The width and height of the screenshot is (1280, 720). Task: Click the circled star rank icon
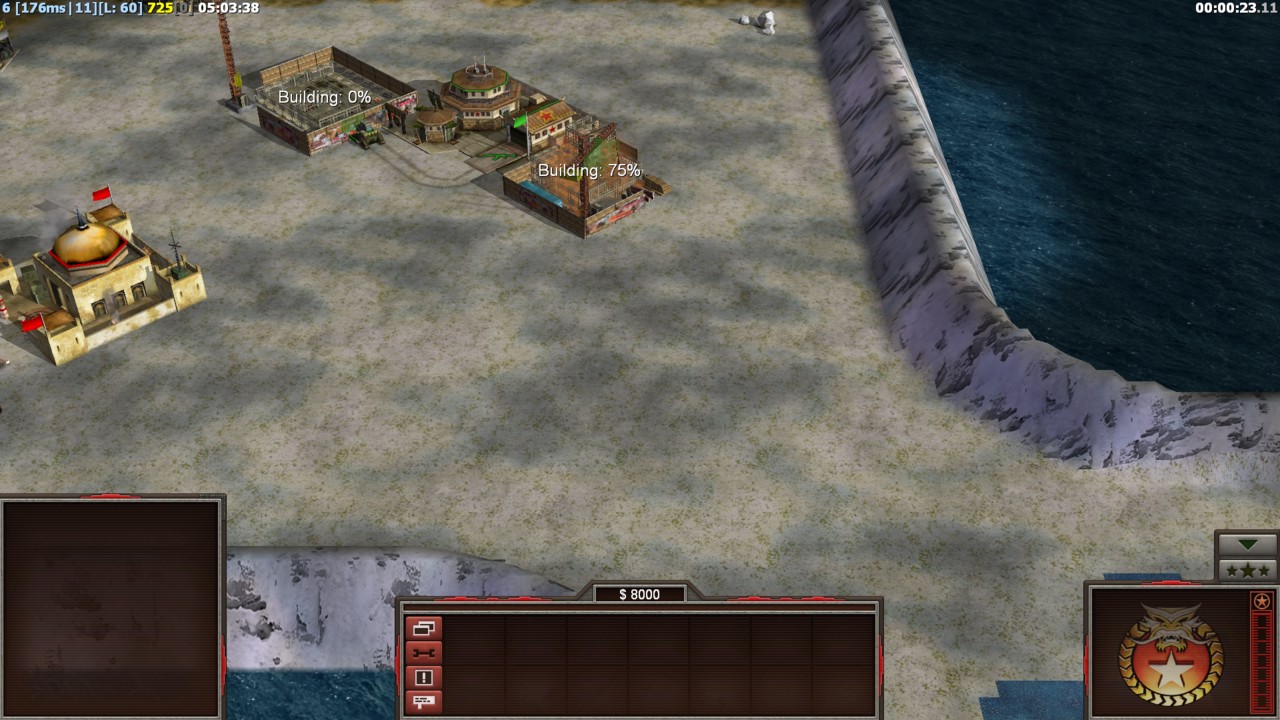pos(1262,601)
